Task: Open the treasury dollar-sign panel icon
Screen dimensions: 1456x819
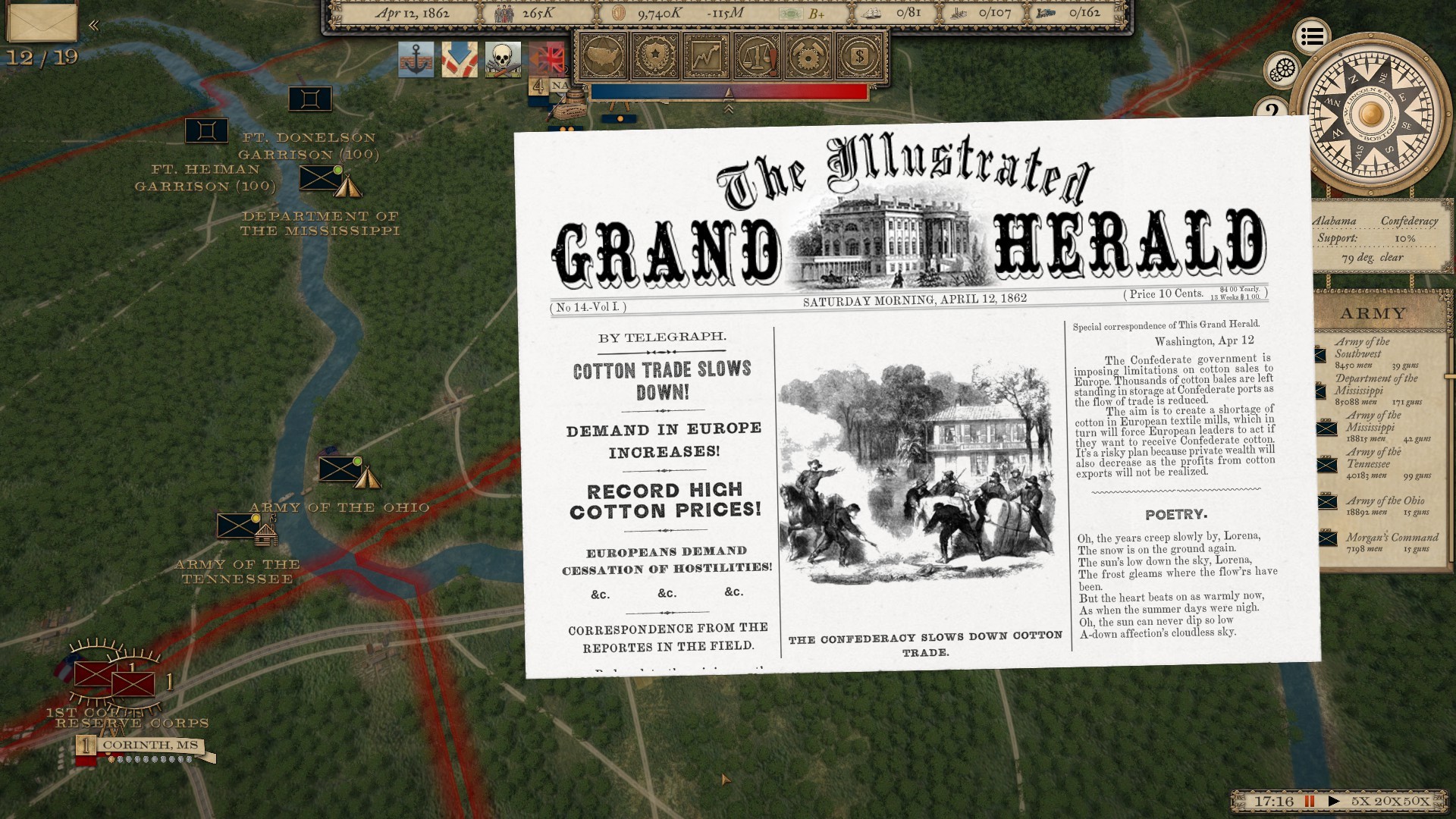Action: coord(858,55)
